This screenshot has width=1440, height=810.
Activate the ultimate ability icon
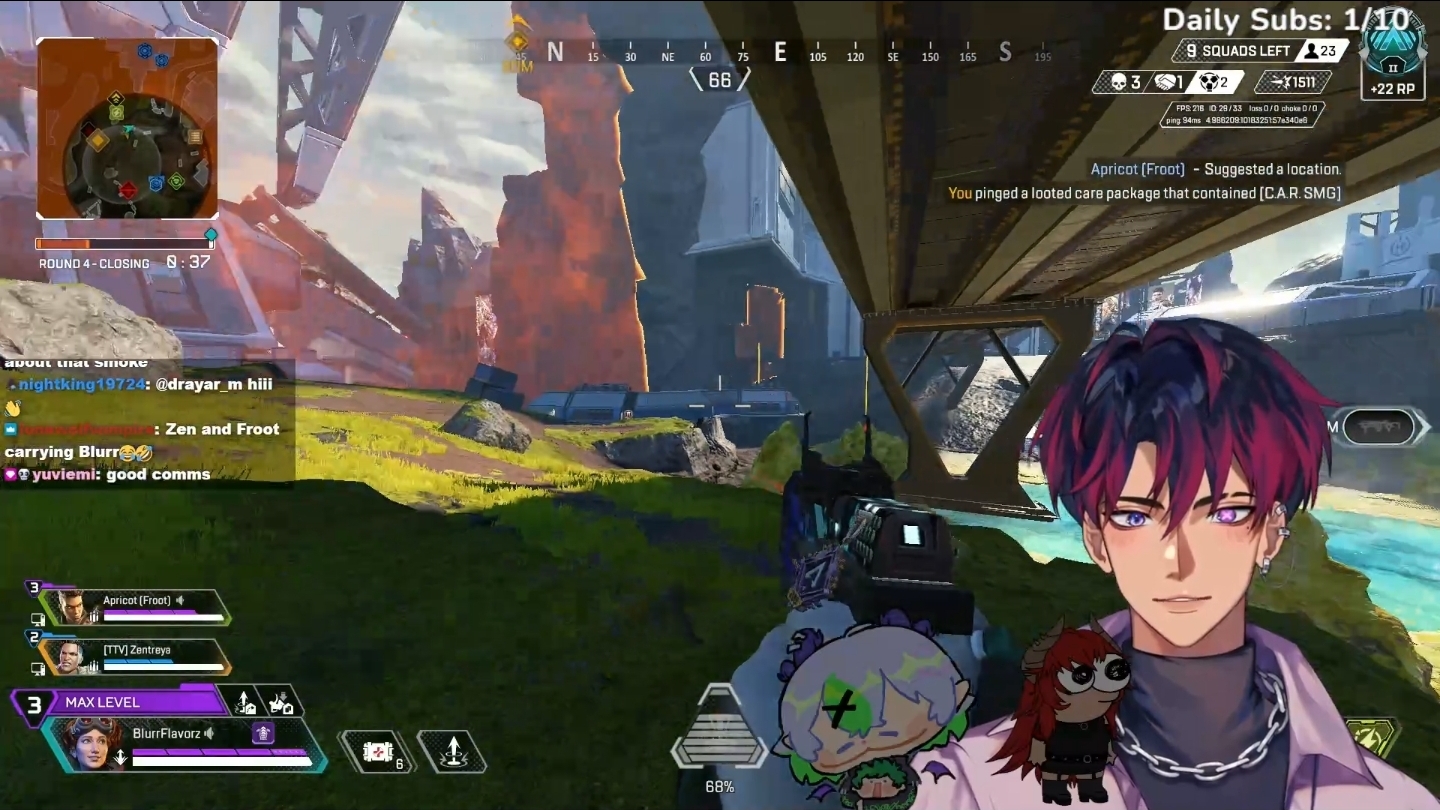(x=1371, y=738)
